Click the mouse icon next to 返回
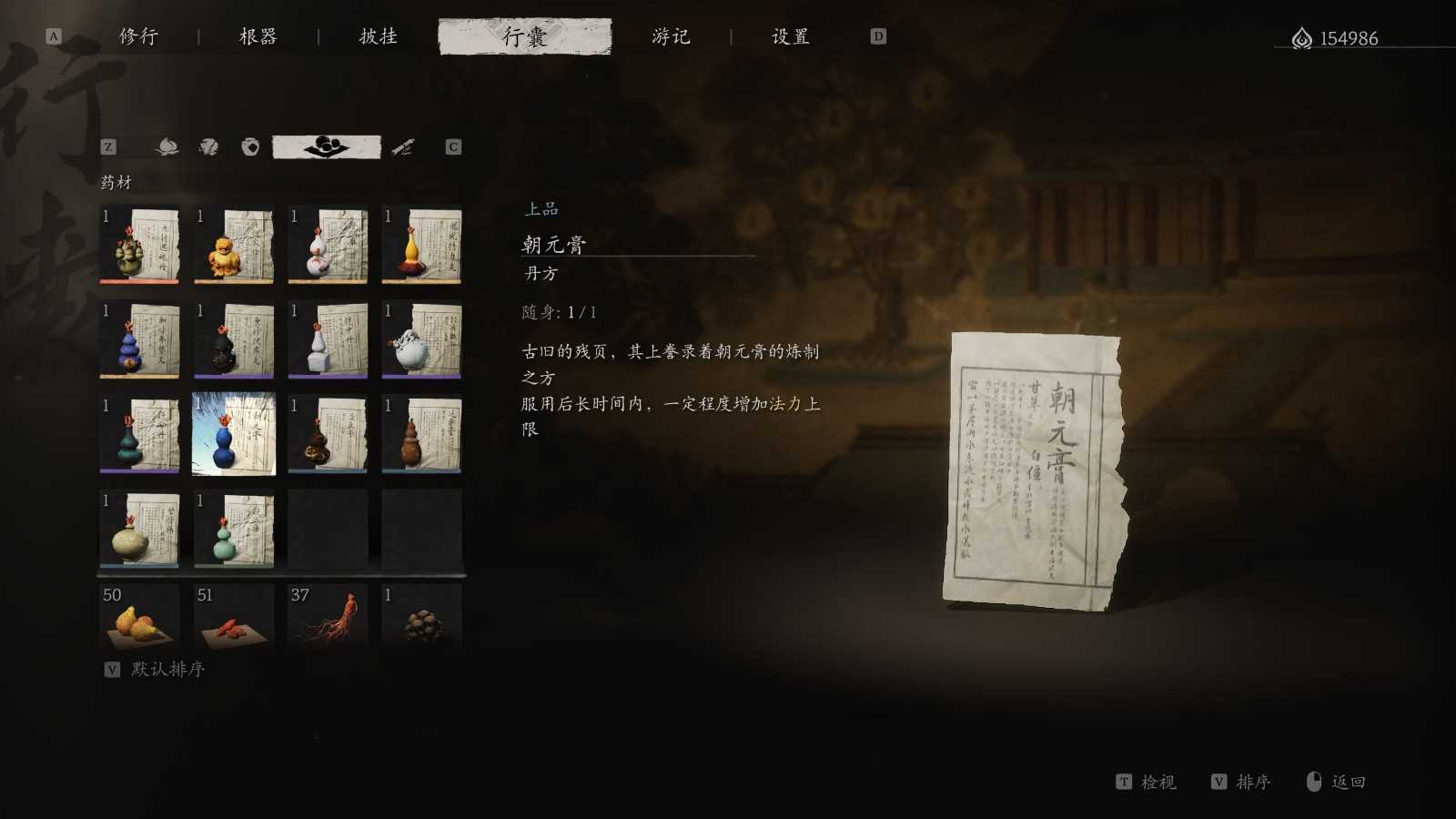Screen dimensions: 1456x819 tap(1312, 782)
